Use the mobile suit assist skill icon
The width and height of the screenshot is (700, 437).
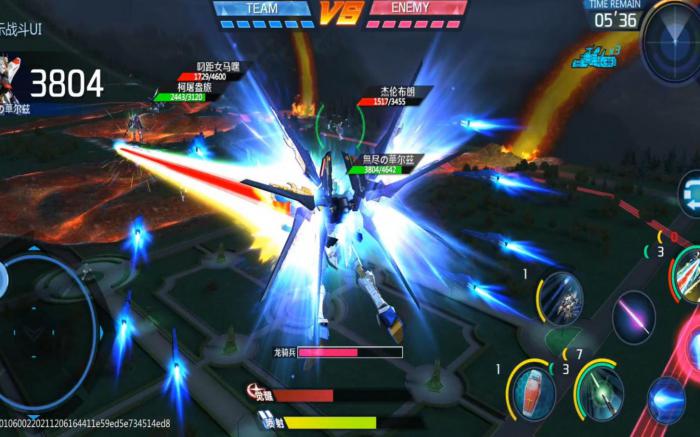(562, 296)
